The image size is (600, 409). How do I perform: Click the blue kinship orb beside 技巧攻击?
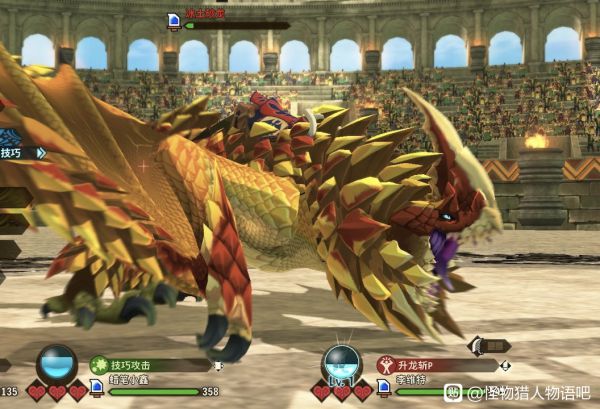coord(57,364)
